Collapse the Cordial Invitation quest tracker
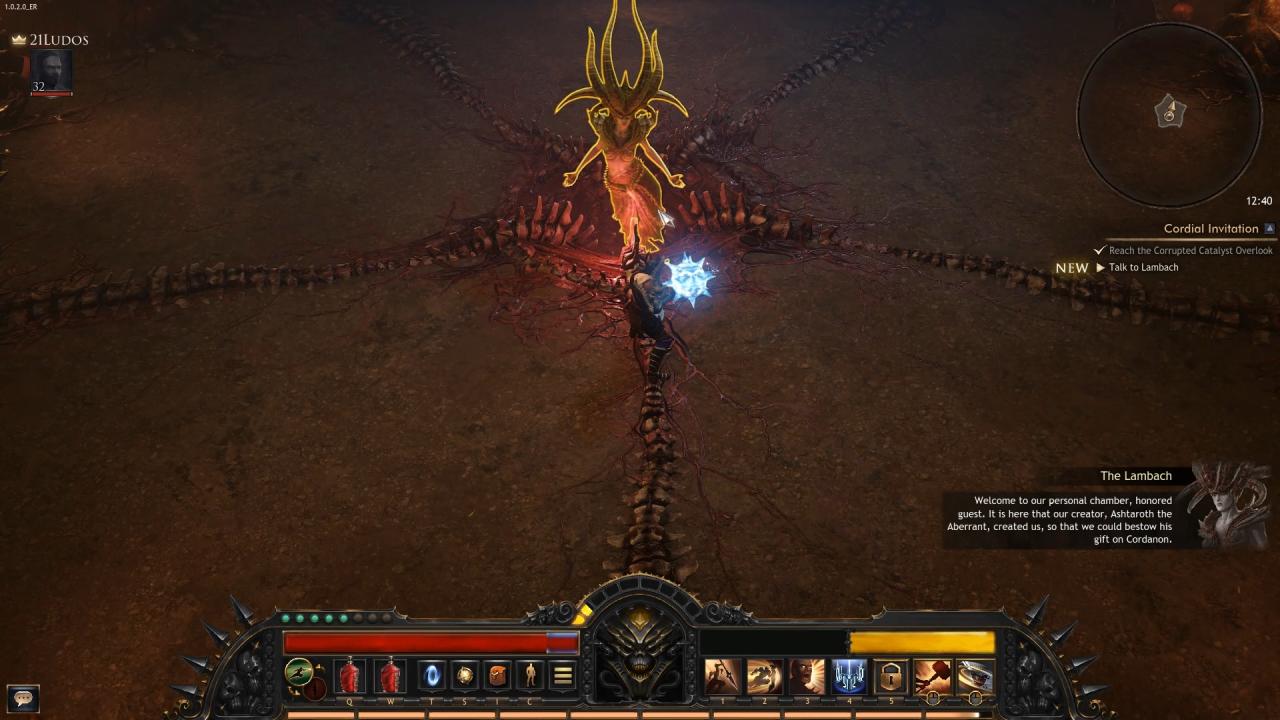Screen dimensions: 1280x720 [1270, 229]
